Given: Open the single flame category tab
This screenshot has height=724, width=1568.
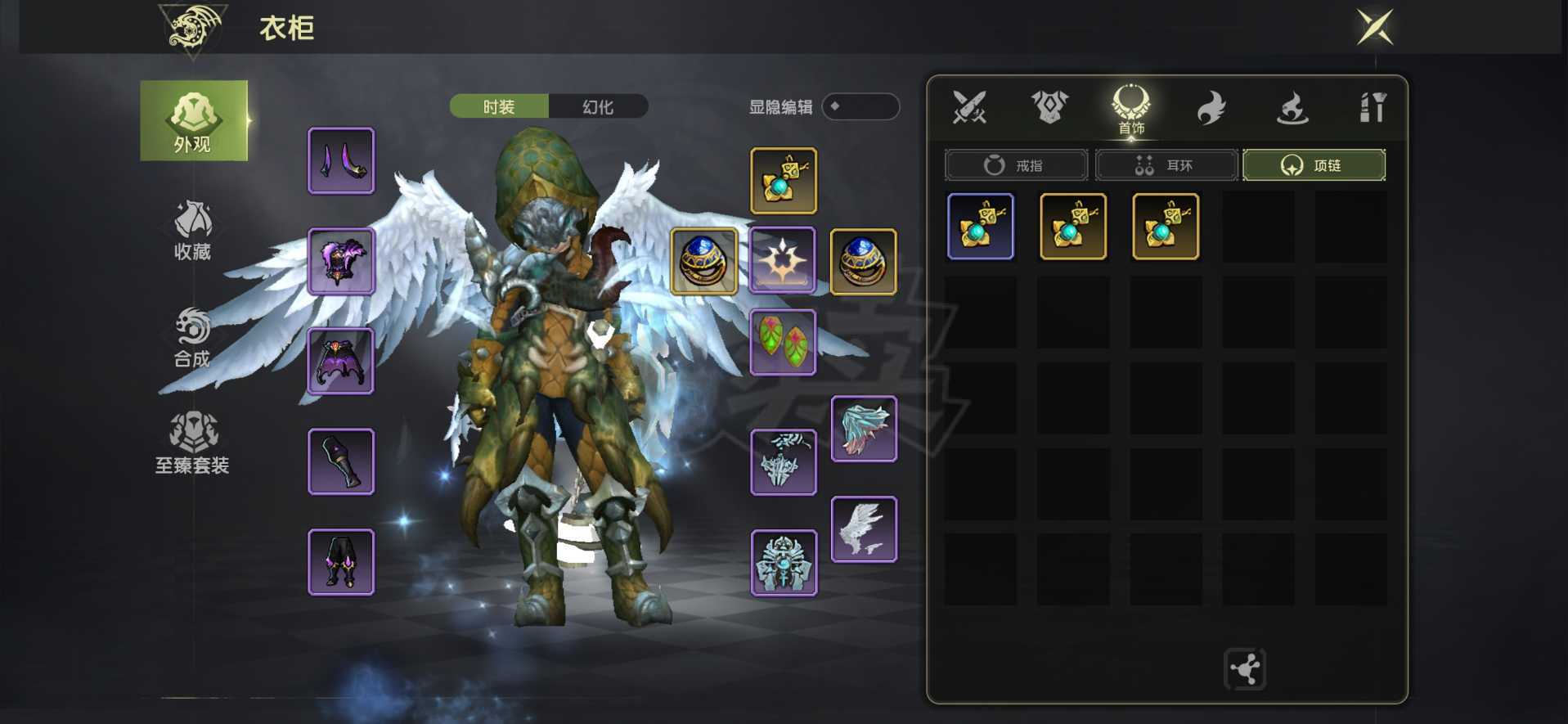Looking at the screenshot, I should pos(1211,107).
